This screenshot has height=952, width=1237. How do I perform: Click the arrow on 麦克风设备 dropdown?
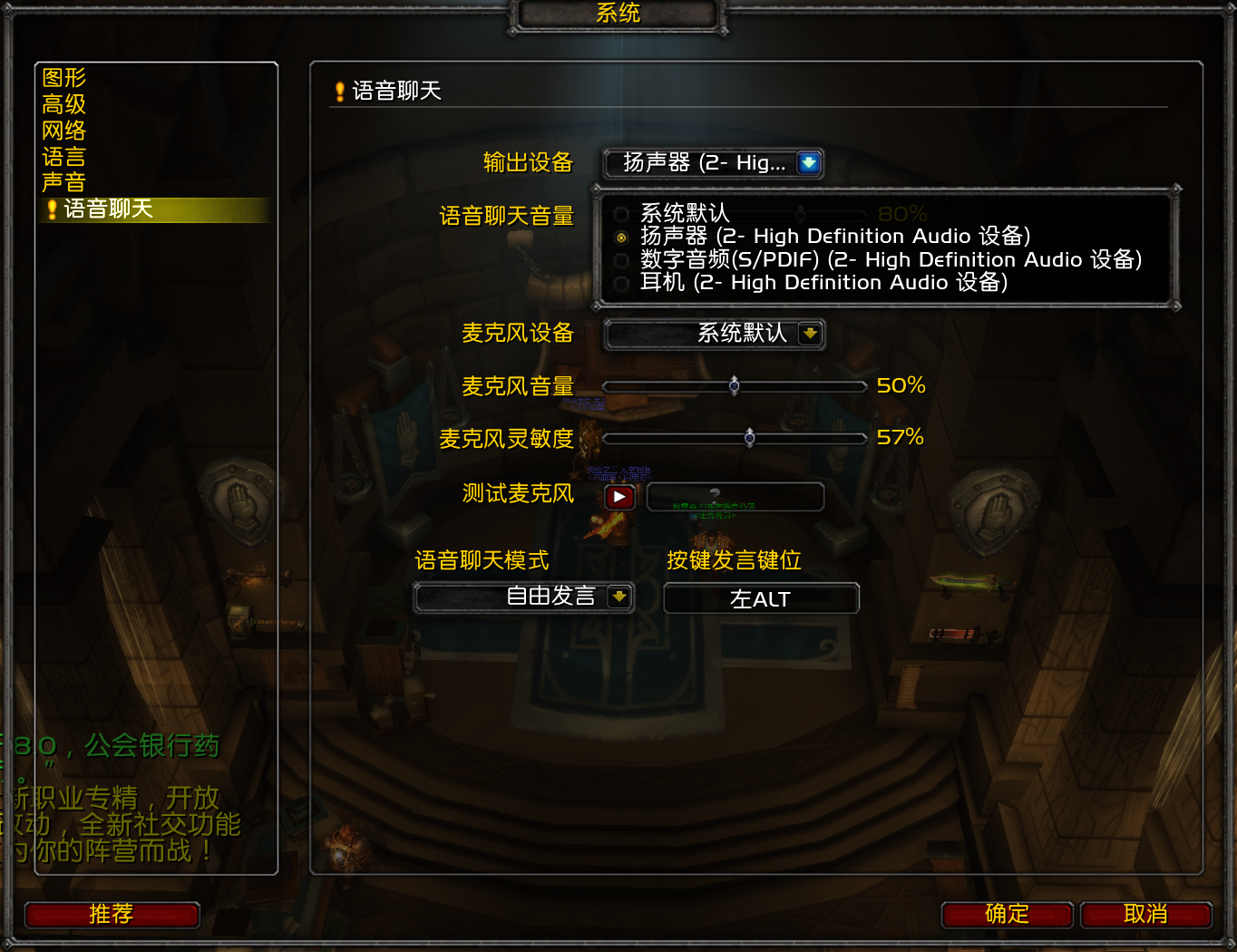811,334
